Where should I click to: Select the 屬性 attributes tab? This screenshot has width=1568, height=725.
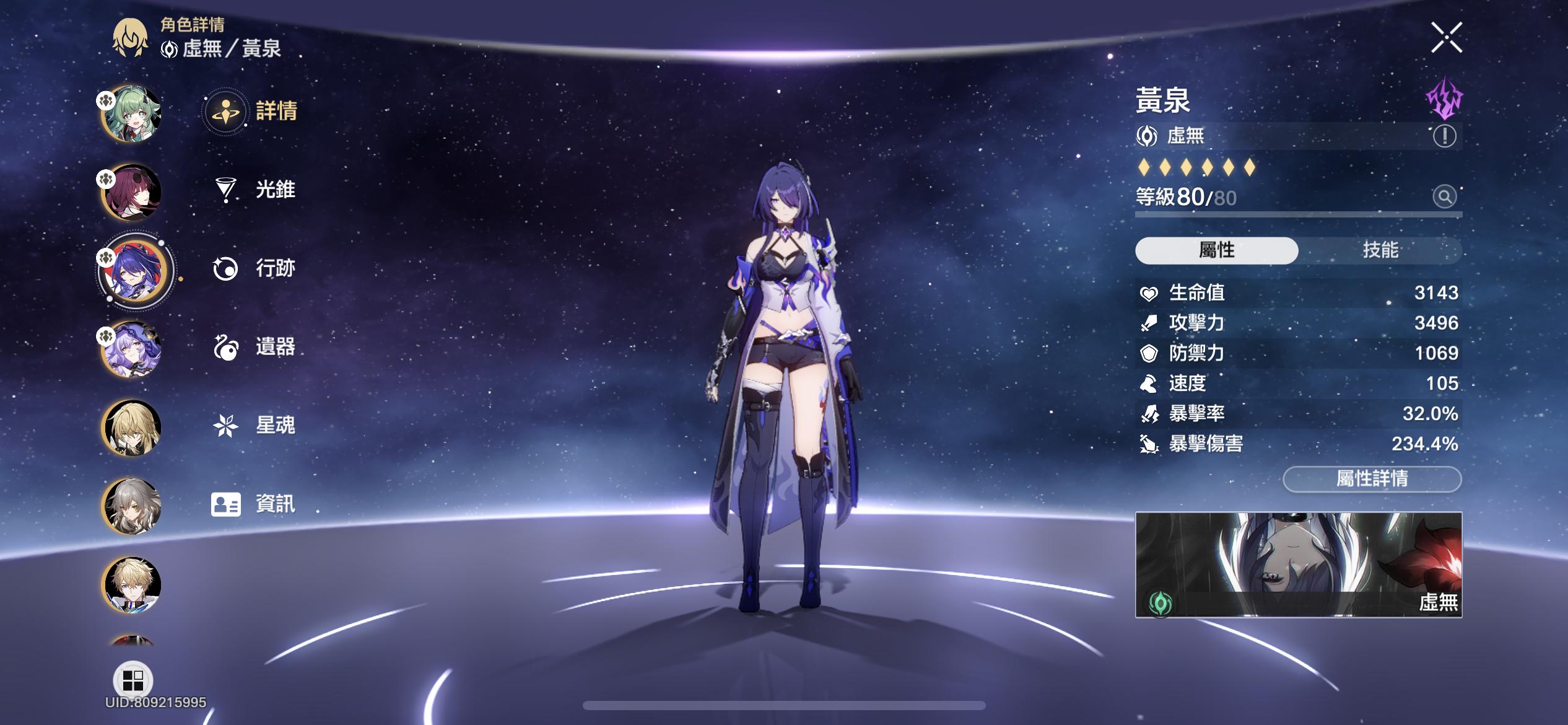[1216, 250]
